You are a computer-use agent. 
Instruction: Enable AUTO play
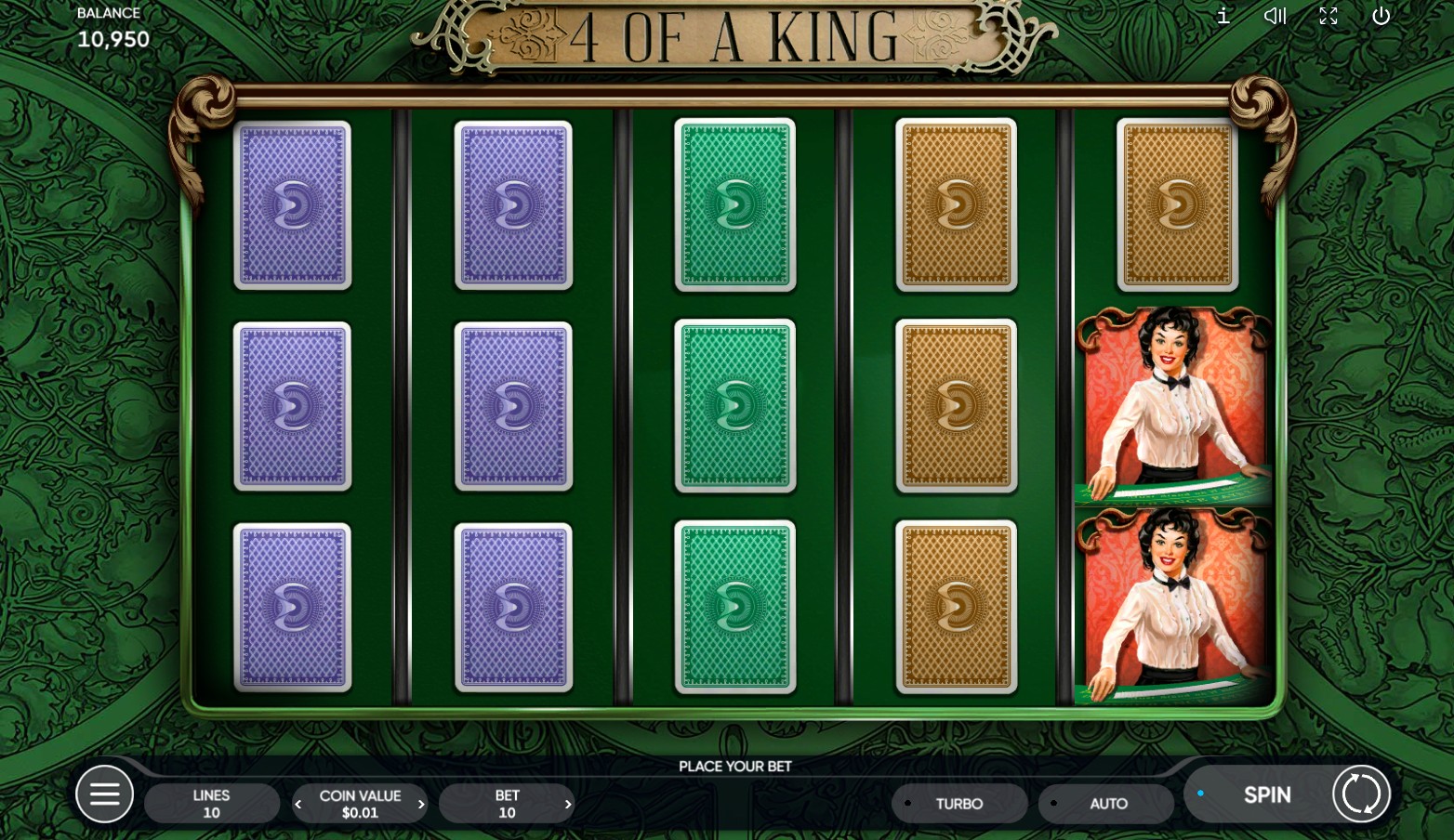1107,804
